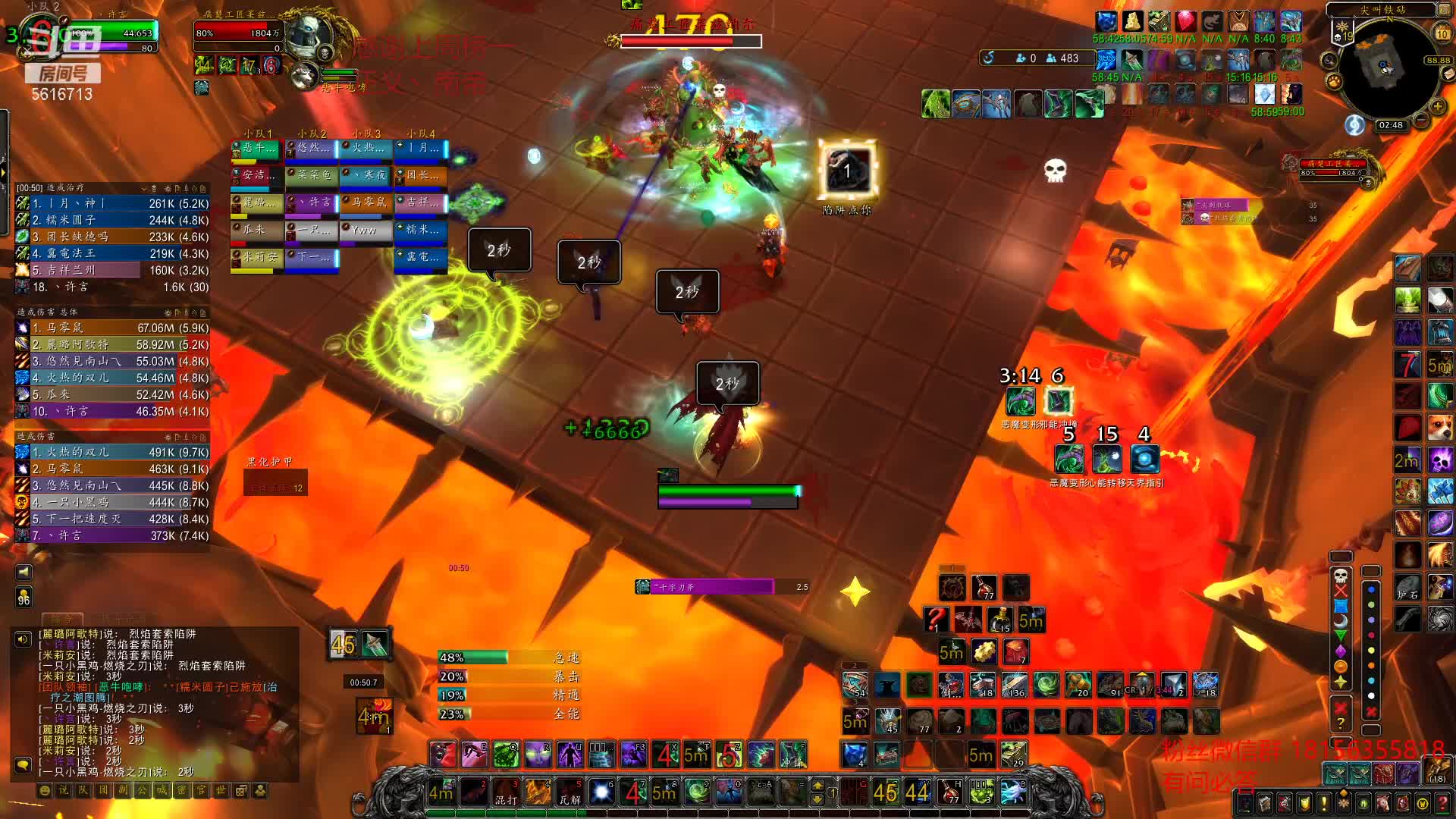This screenshot has width=1456, height=819.
Task: Activate the action bar ability labeled 混打
Action: coord(506,792)
